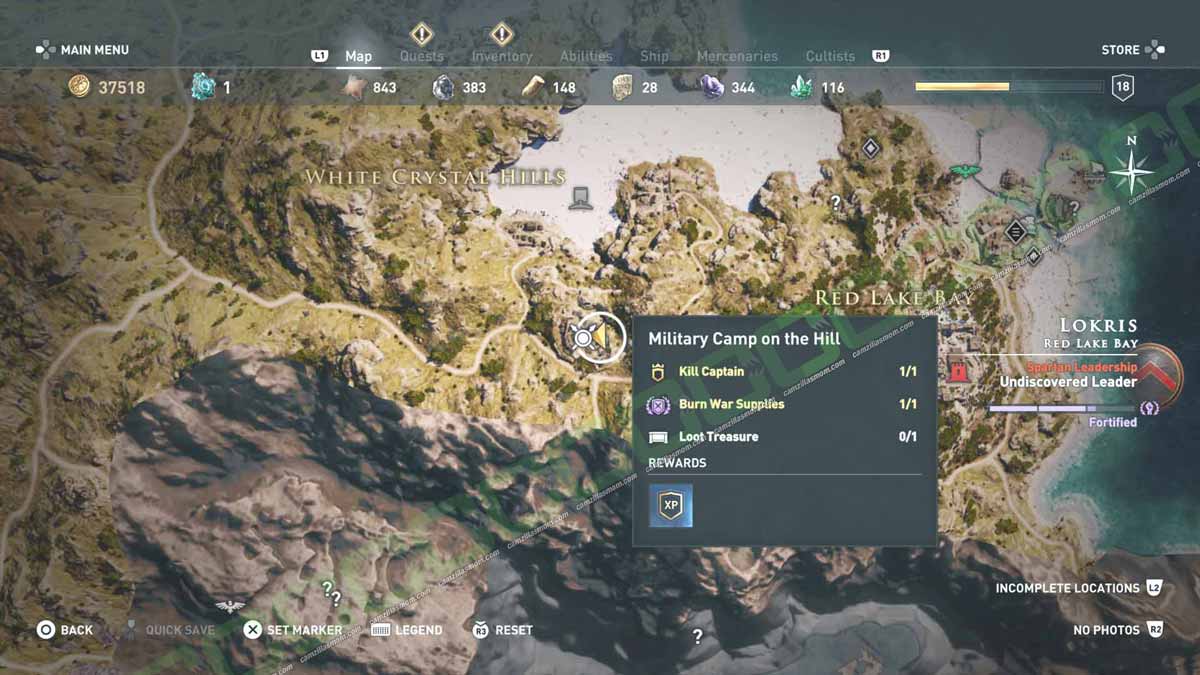The width and height of the screenshot is (1200, 675).
Task: Open the Main Menu
Action: [x=83, y=50]
